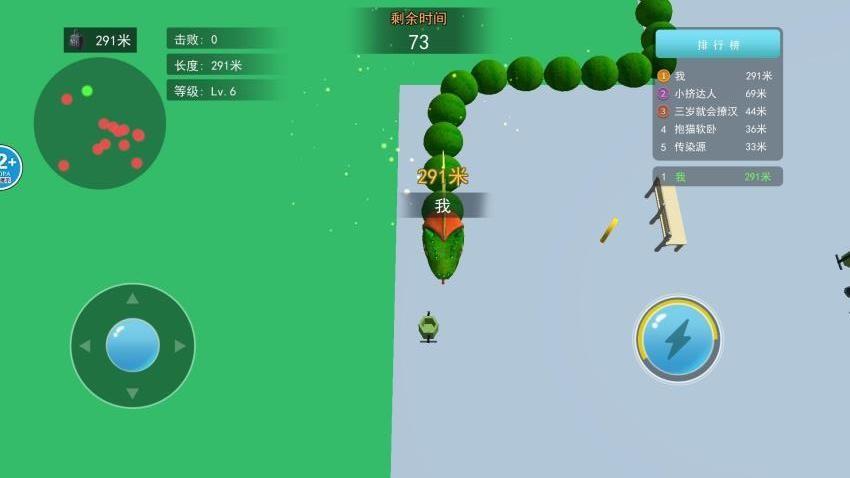Steer right with the joystick arrow
Screen dimensions: 850x478
(180, 346)
